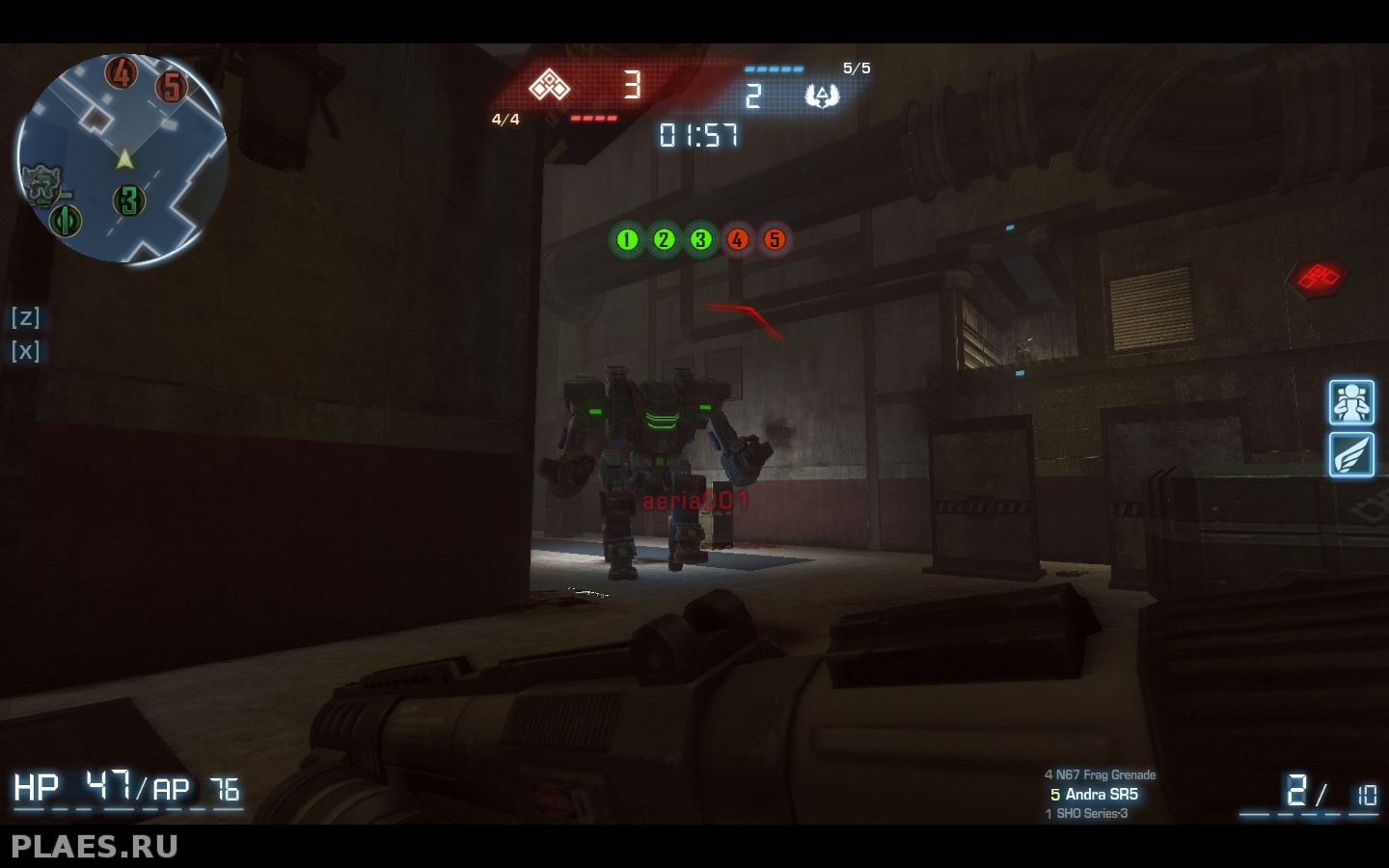The image size is (1389, 868).
Task: Select the green marker 3 on the minimap
Action: (x=129, y=201)
